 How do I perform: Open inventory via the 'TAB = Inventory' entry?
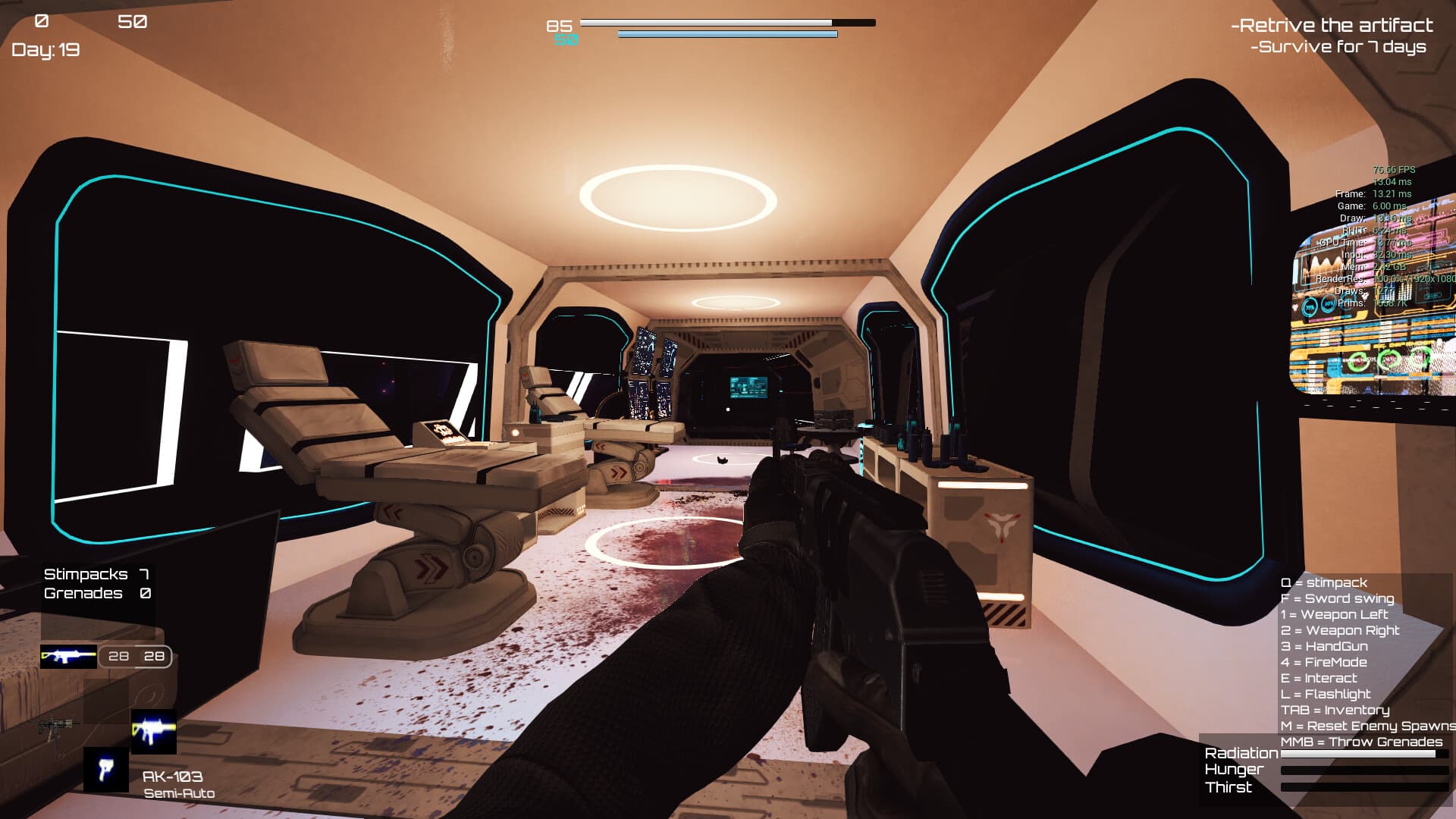coord(1335,710)
